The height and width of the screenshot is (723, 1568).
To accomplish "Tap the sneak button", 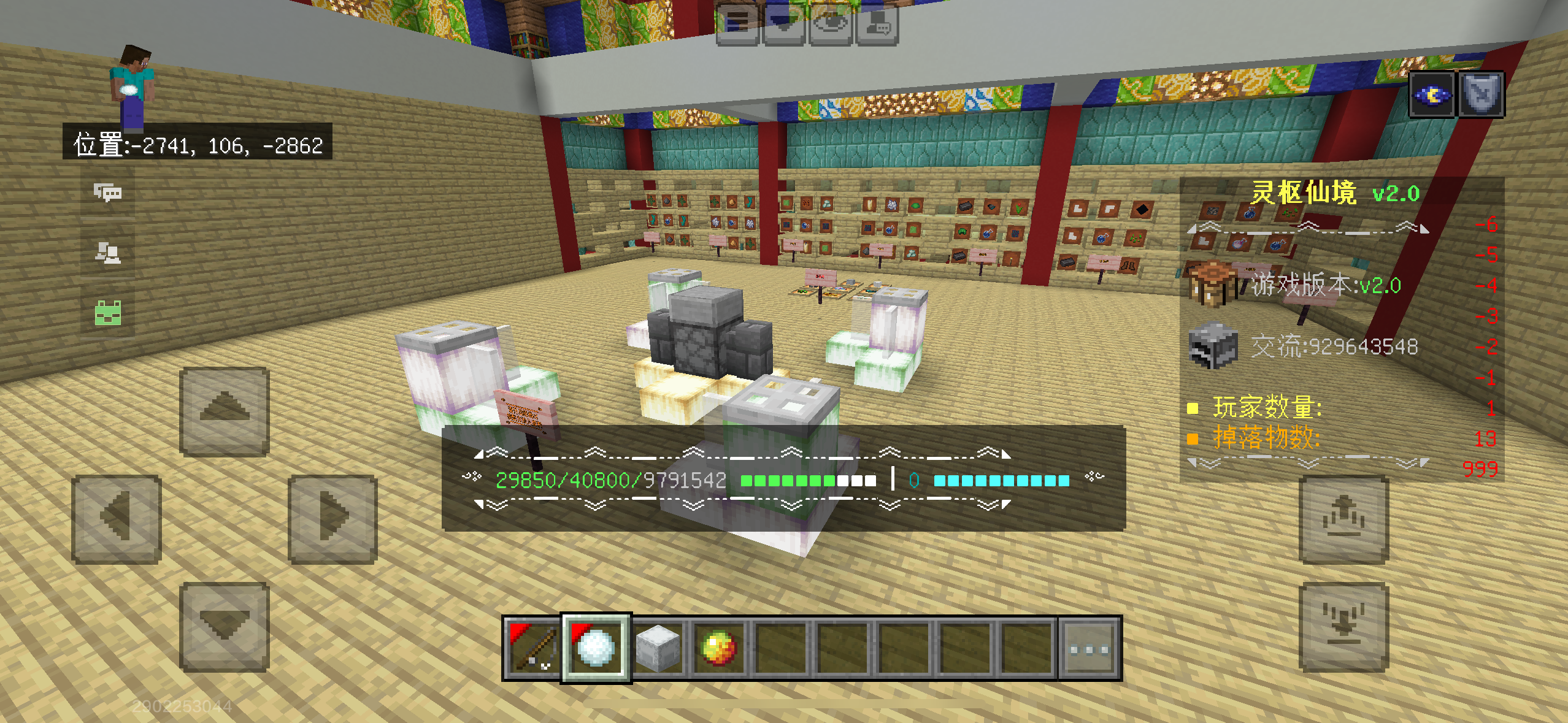I will point(1343,627).
